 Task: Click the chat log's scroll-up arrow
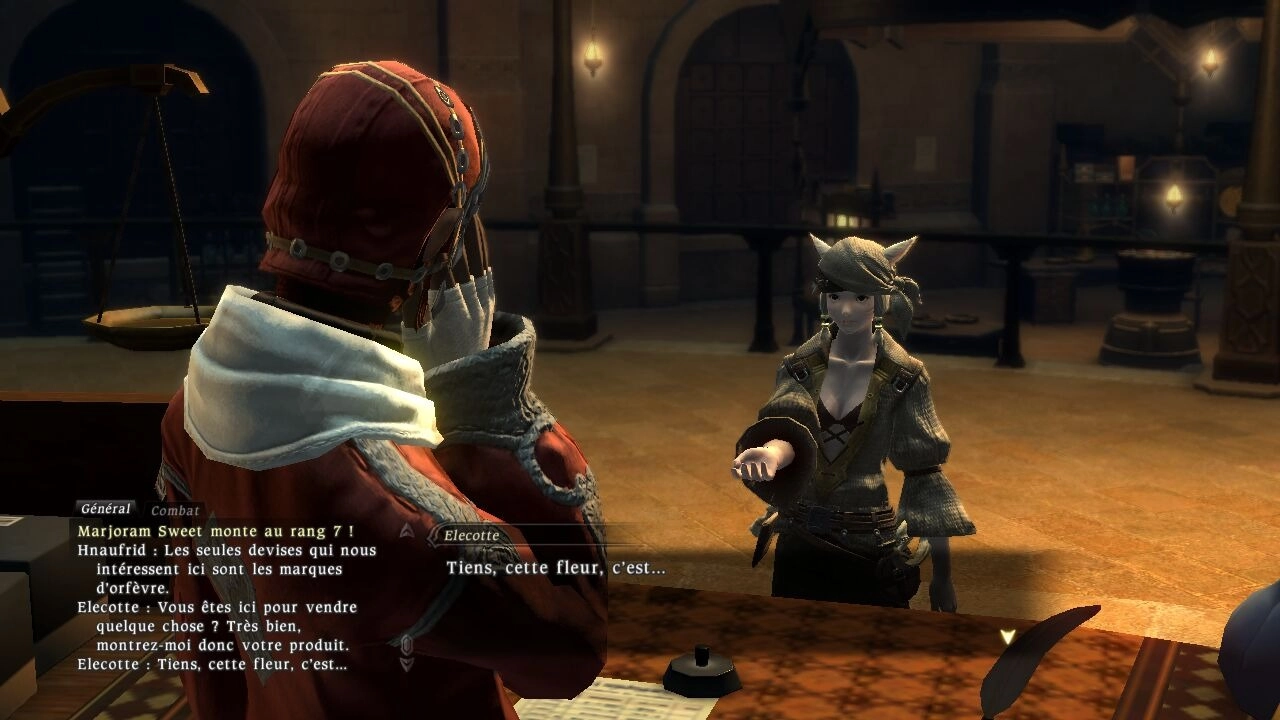[406, 530]
